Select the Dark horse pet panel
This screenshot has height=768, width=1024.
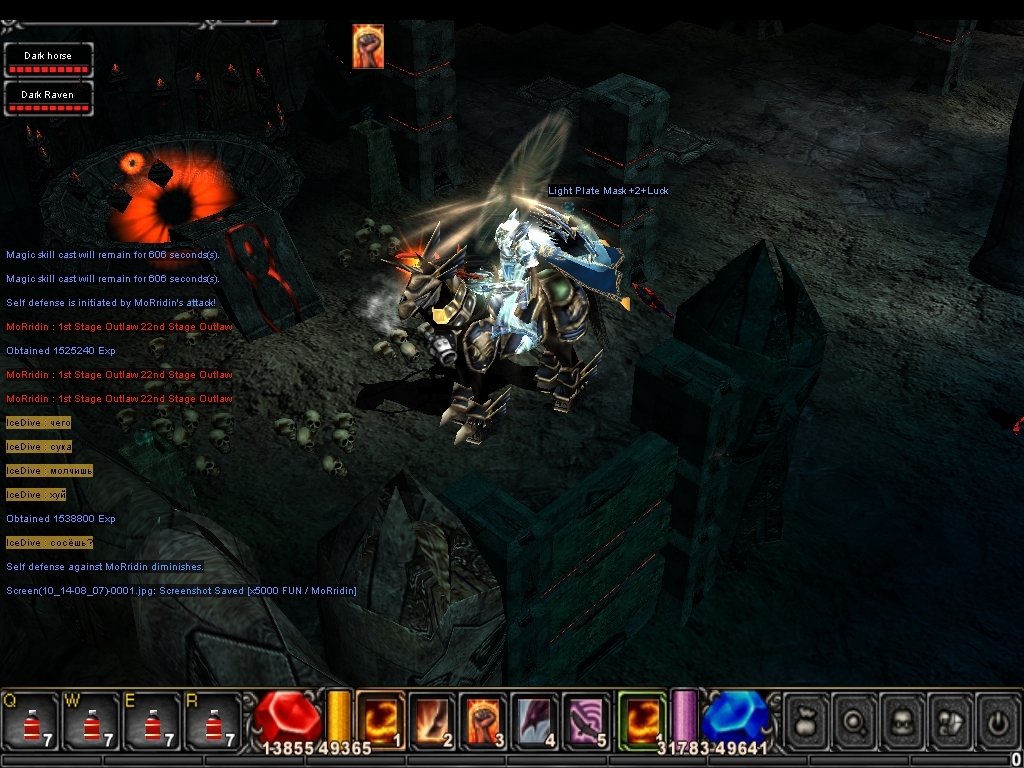[x=48, y=60]
